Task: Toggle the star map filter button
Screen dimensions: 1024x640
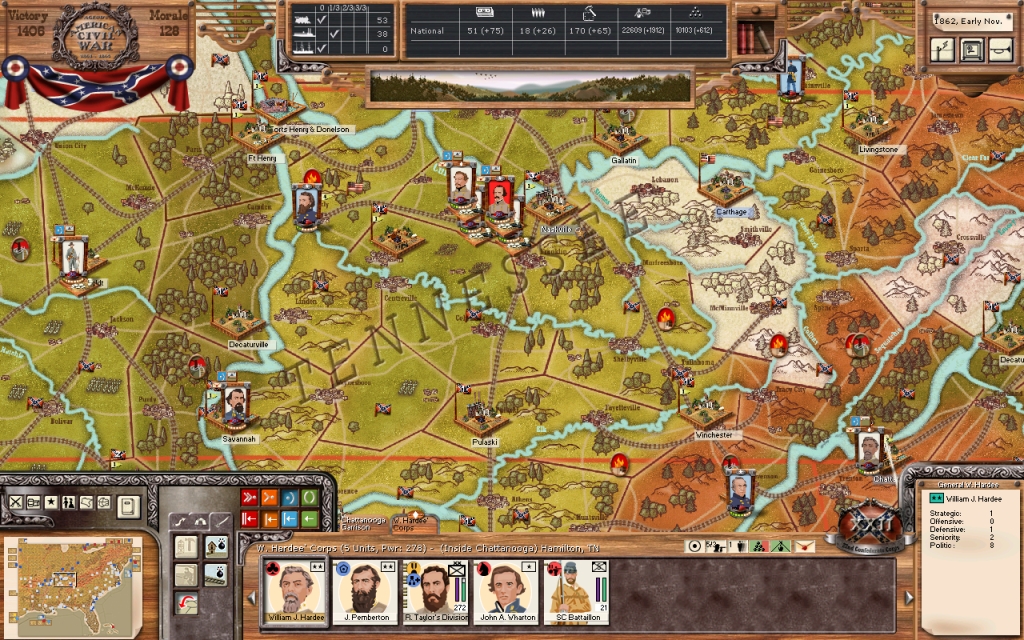Action: 51,502
